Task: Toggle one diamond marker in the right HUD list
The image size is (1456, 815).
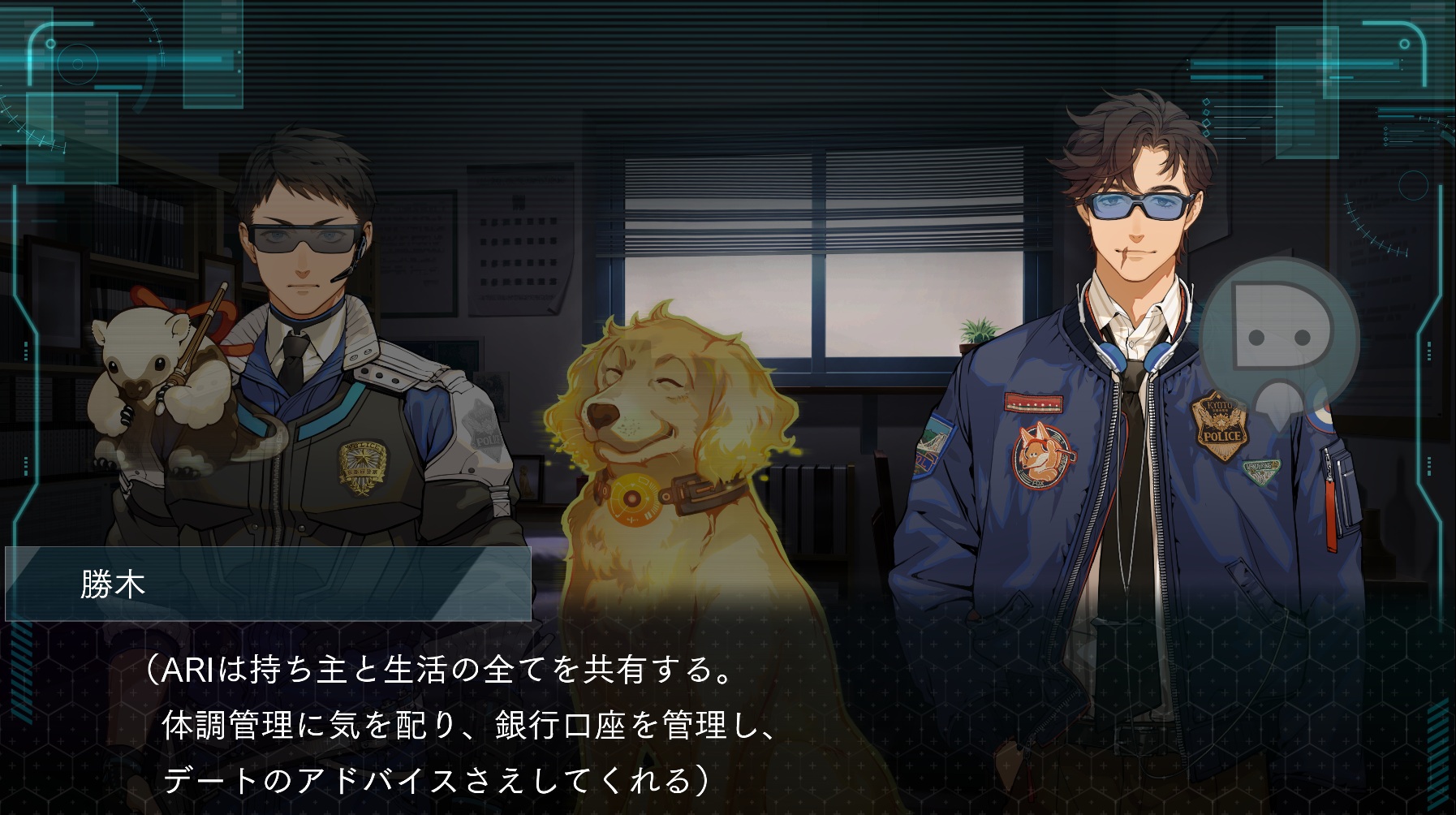Action: coord(1206,102)
